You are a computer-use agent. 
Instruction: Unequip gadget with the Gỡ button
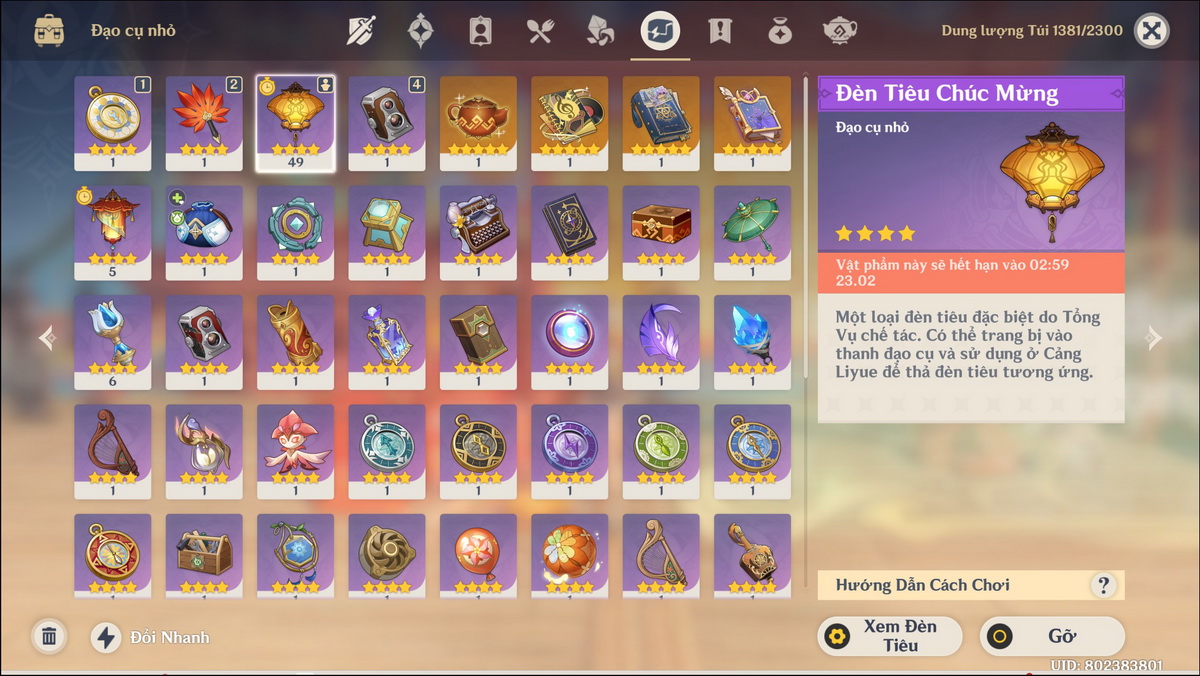[1051, 636]
